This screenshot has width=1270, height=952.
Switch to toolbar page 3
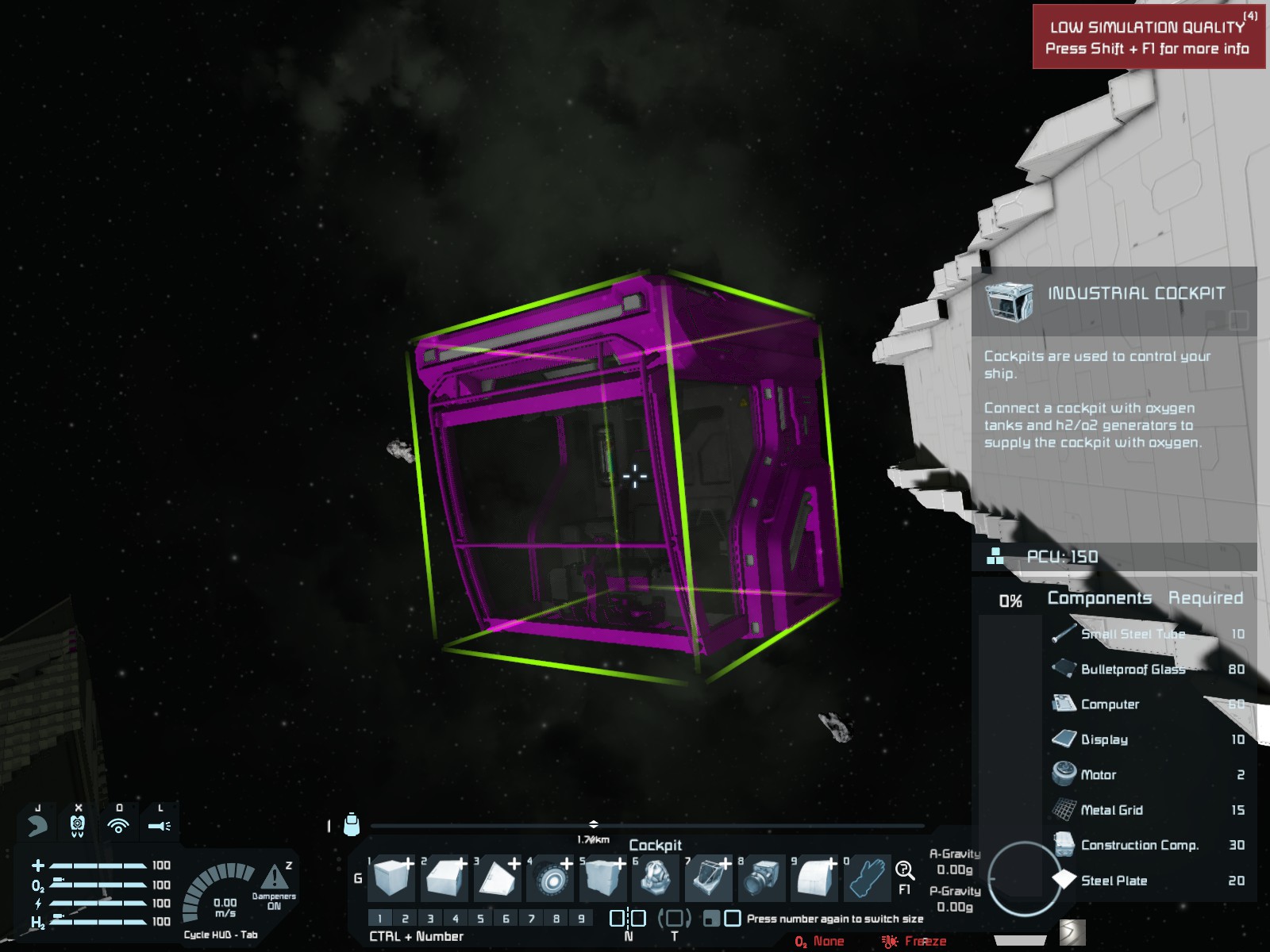(x=430, y=919)
